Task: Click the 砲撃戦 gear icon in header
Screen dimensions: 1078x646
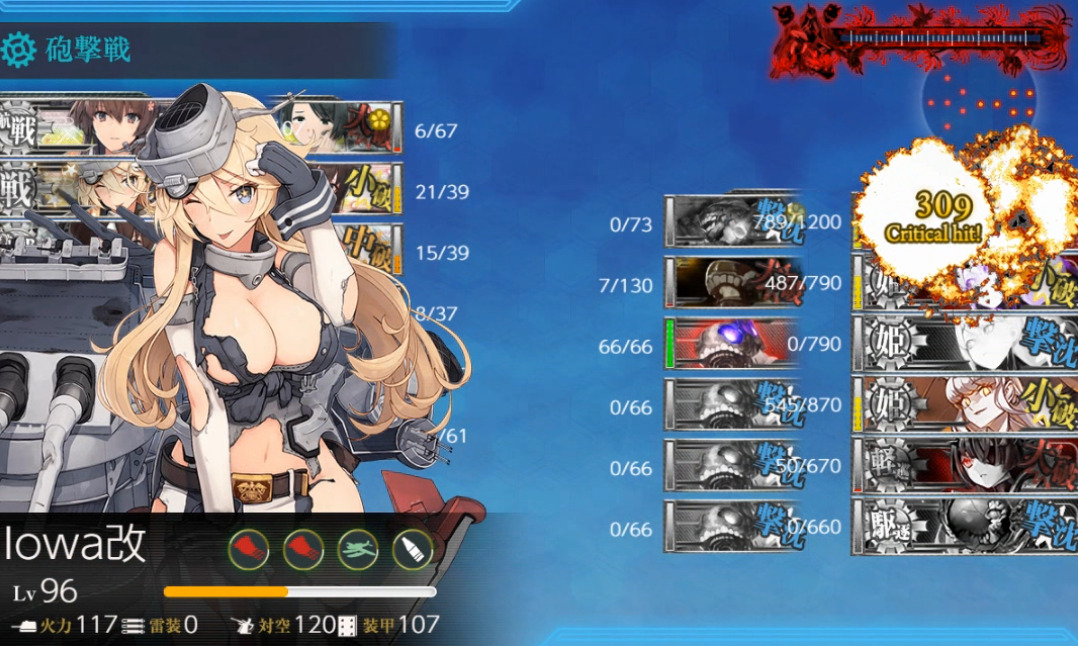Action: pos(19,49)
